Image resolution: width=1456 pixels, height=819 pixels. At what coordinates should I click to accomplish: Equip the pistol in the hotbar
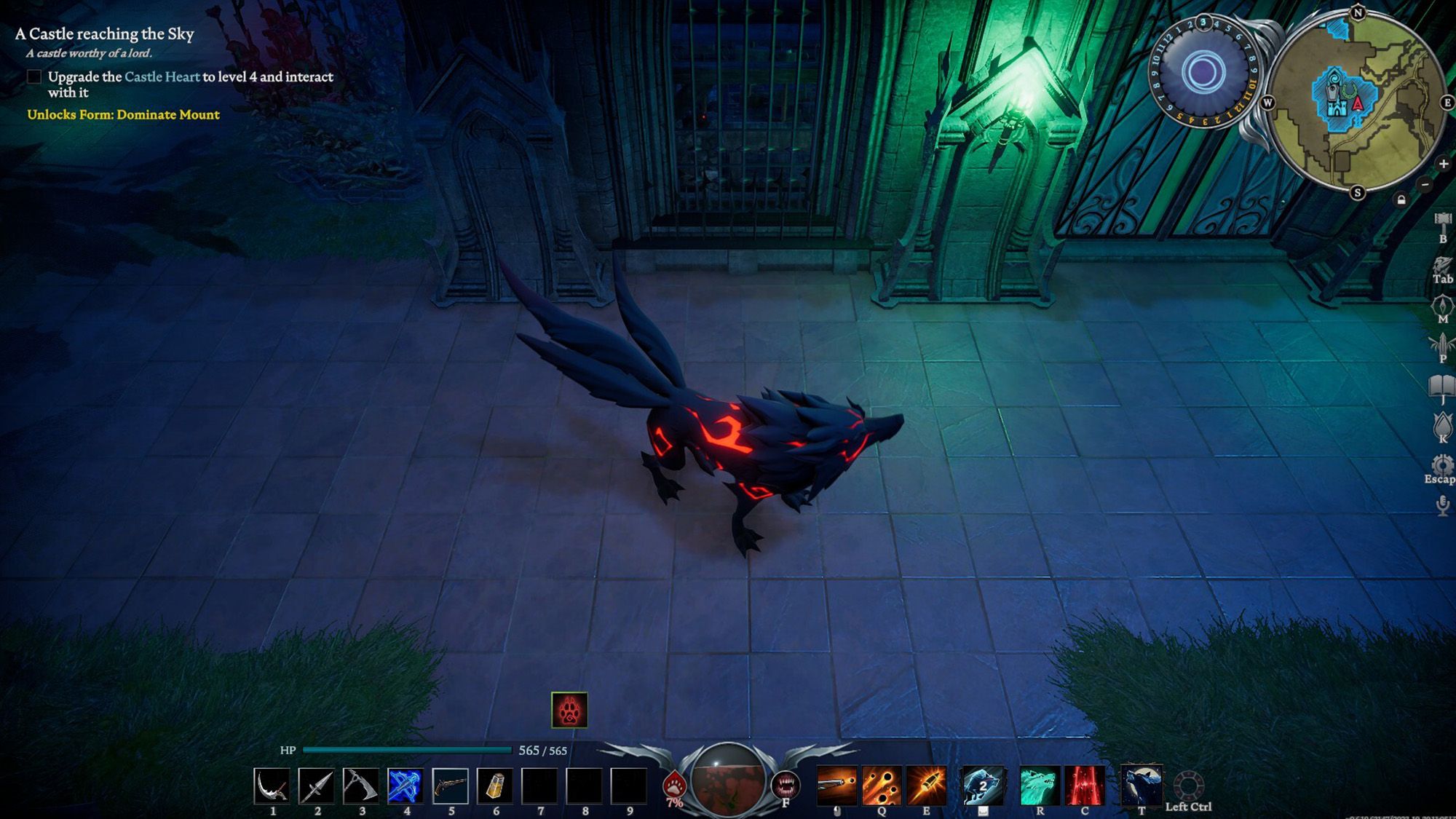click(x=451, y=786)
